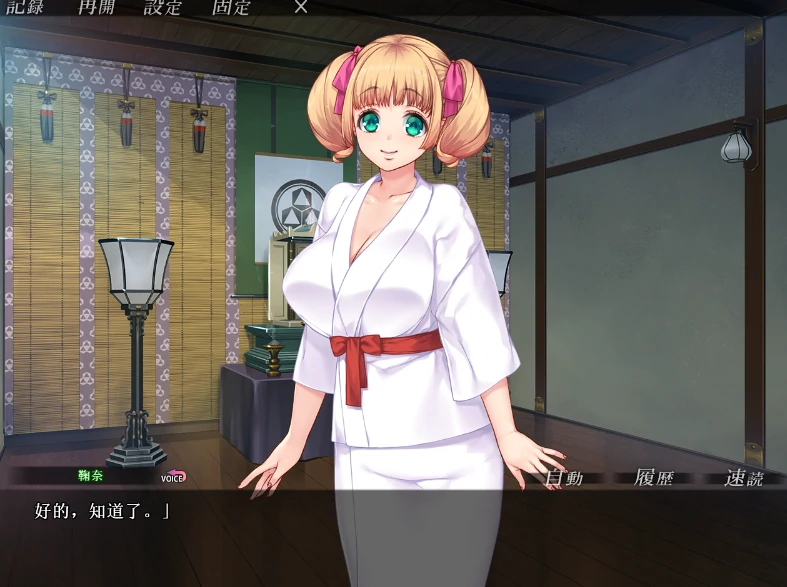Close the top menu bar with X
This screenshot has width=787, height=587.
click(301, 7)
